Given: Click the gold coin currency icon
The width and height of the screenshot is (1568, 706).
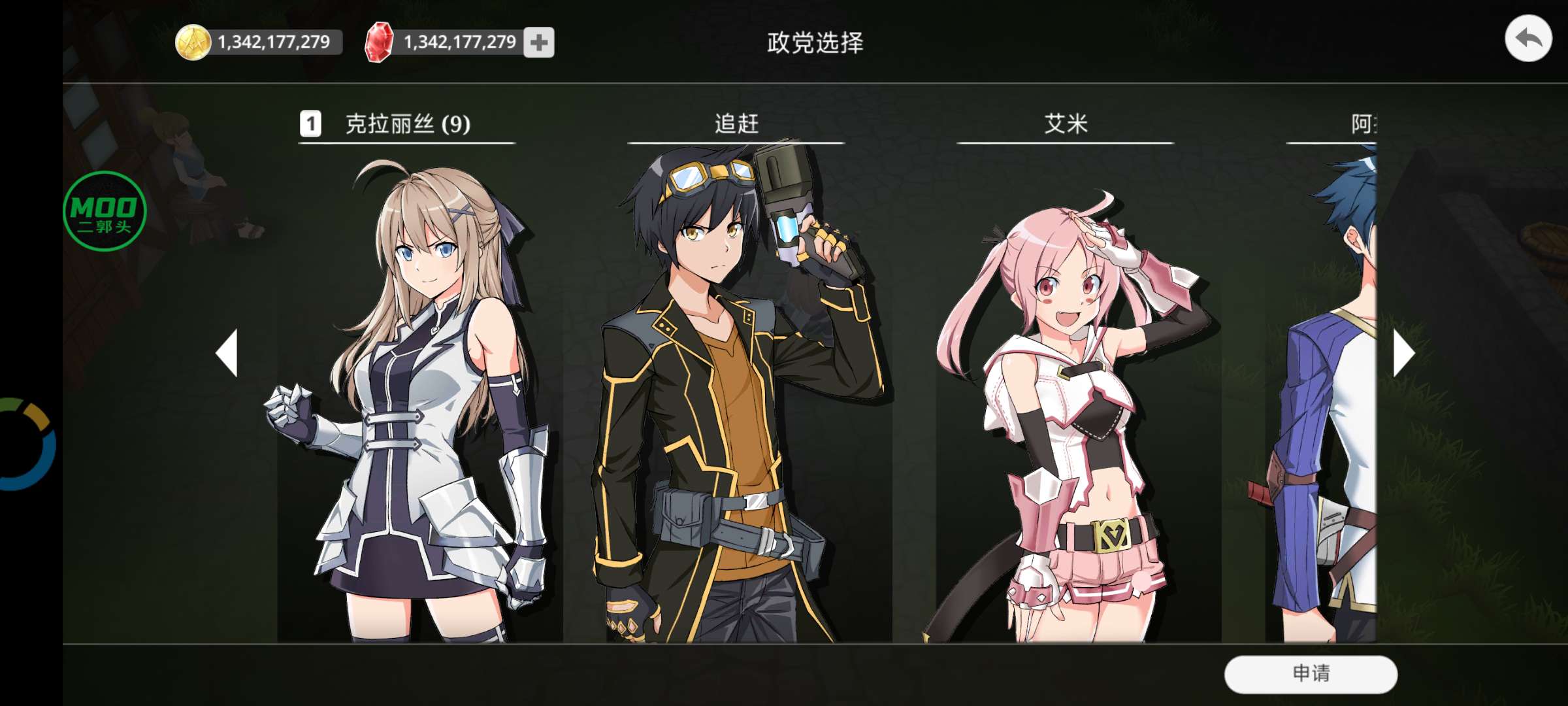Looking at the screenshot, I should click(x=194, y=41).
